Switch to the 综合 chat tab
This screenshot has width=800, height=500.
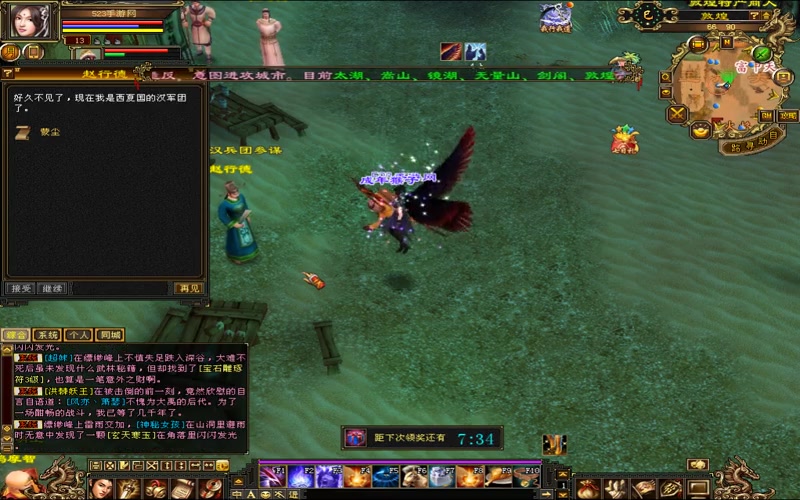(x=16, y=335)
